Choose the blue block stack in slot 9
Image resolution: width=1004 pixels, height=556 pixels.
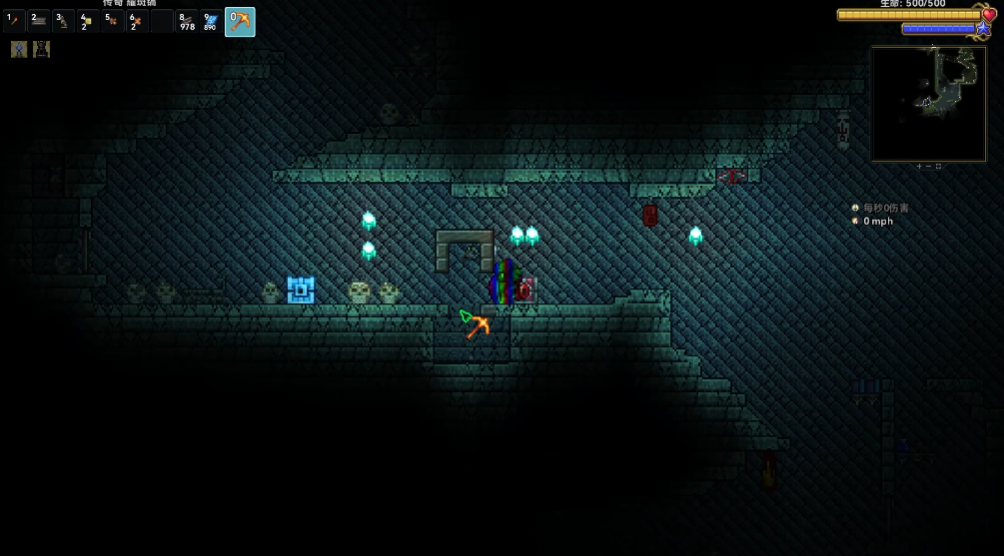click(x=211, y=21)
